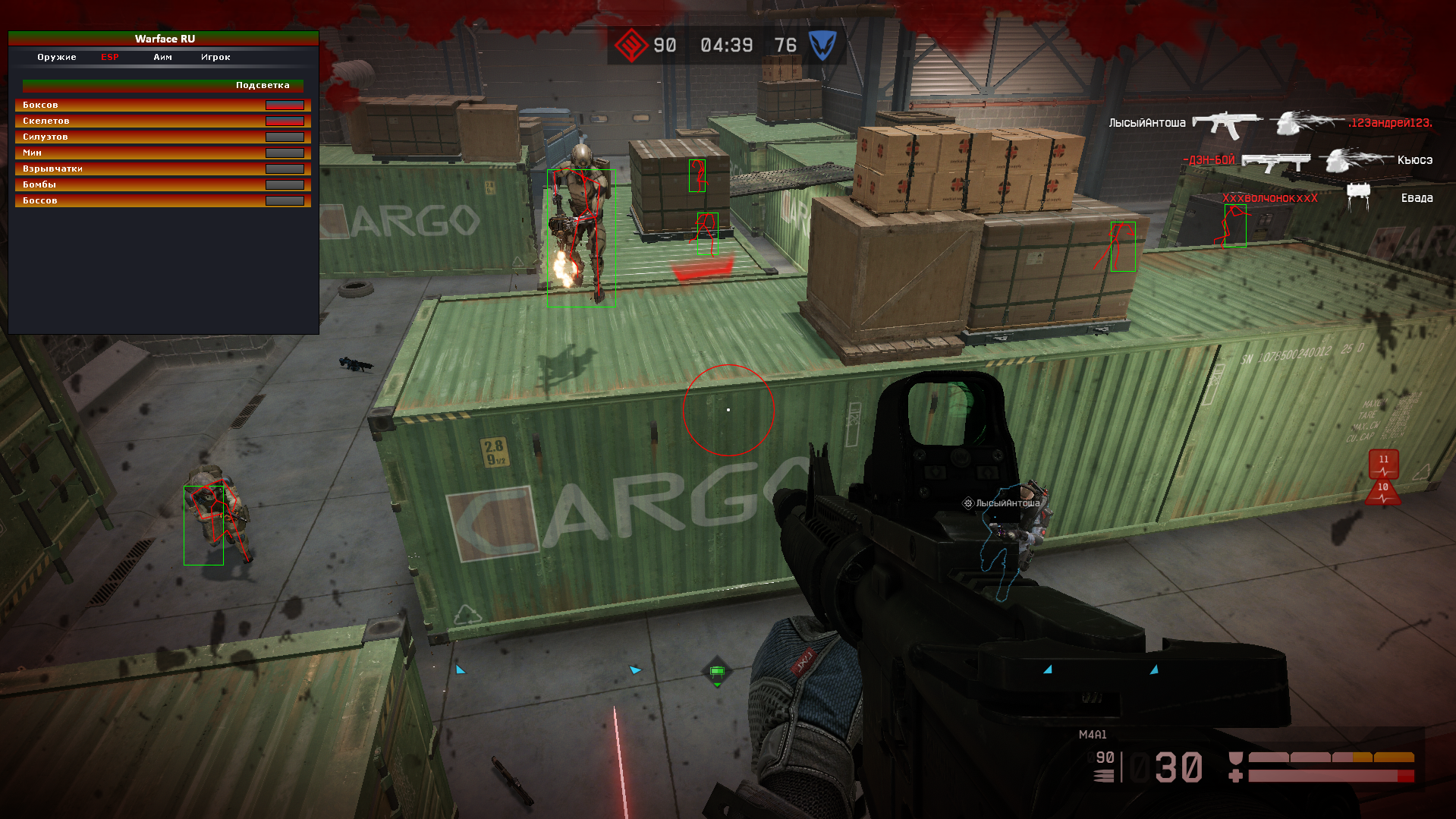
Task: Turn on the Боссов highlight switch
Action: [x=285, y=200]
